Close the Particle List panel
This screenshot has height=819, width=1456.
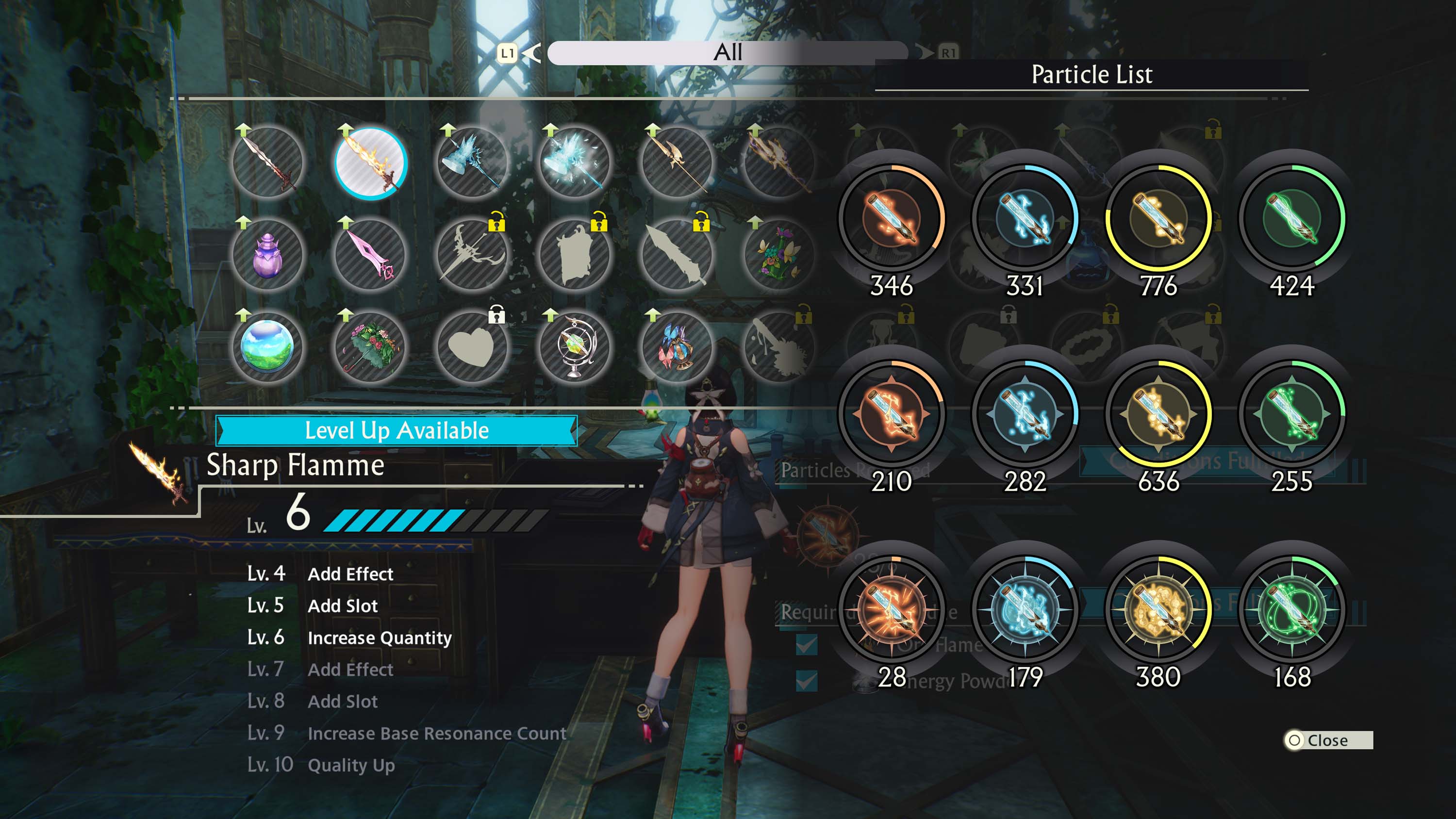(1326, 740)
